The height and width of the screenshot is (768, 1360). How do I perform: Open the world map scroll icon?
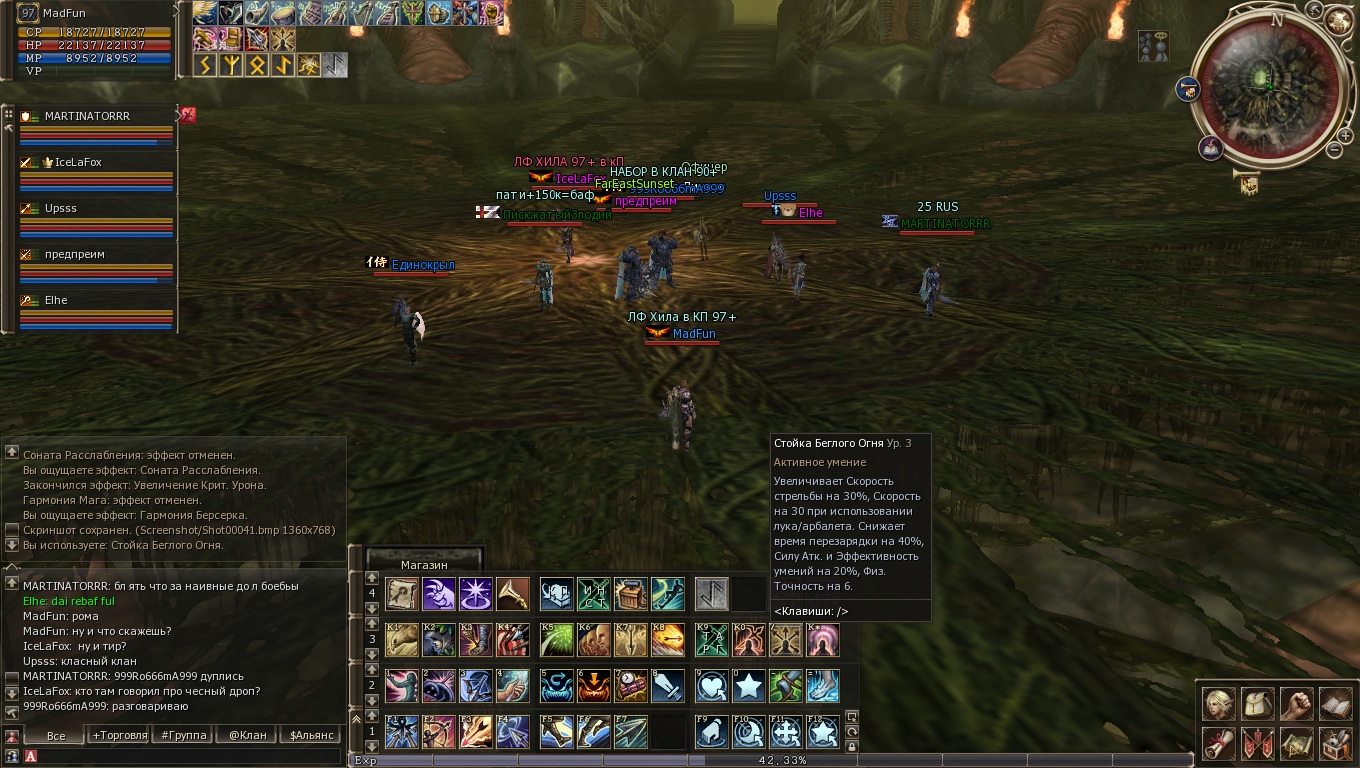click(1296, 743)
